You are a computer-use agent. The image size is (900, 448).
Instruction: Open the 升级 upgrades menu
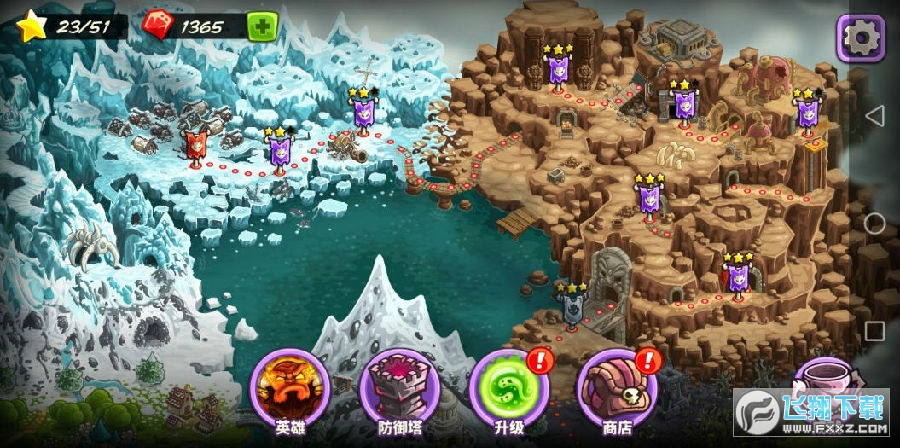pos(506,388)
